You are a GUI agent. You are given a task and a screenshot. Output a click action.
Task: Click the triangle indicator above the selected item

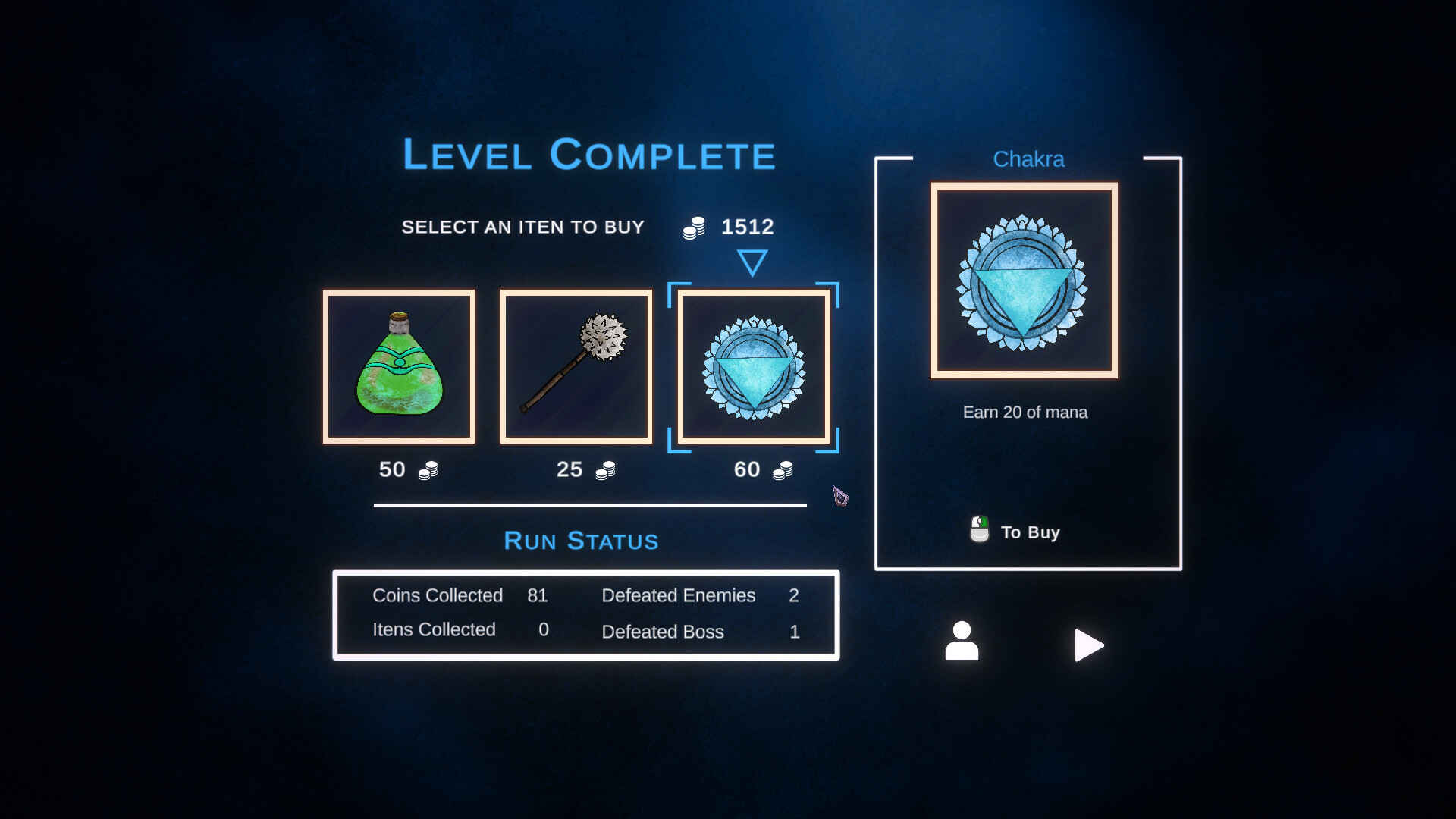pos(753,262)
